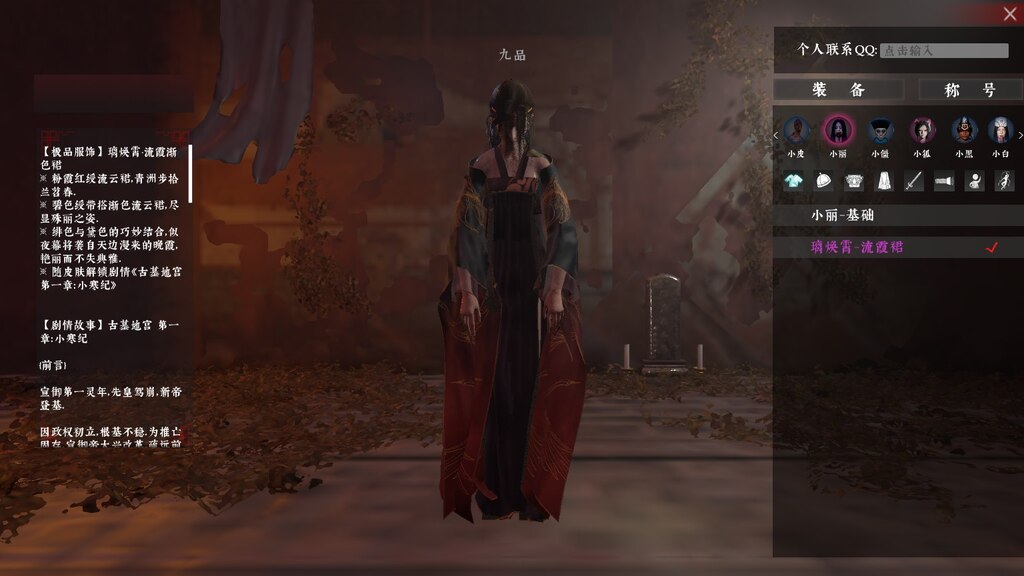1024x576 pixels.
Task: Select the 小僵 character portrait
Action: [x=880, y=130]
